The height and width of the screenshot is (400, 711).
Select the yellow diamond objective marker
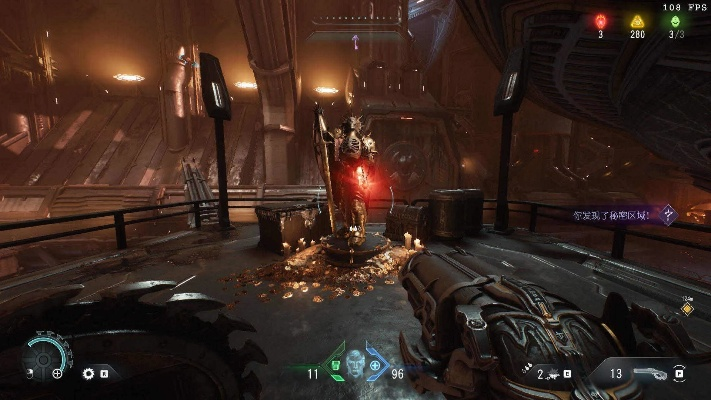(x=687, y=309)
